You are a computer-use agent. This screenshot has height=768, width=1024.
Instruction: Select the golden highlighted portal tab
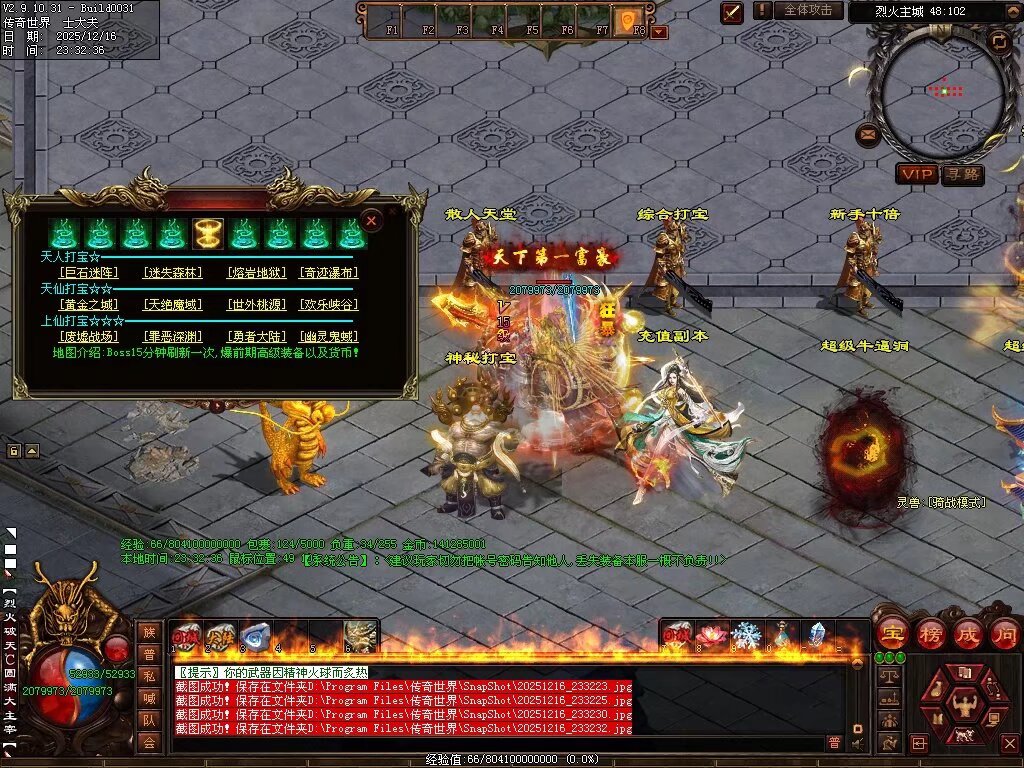pos(208,234)
